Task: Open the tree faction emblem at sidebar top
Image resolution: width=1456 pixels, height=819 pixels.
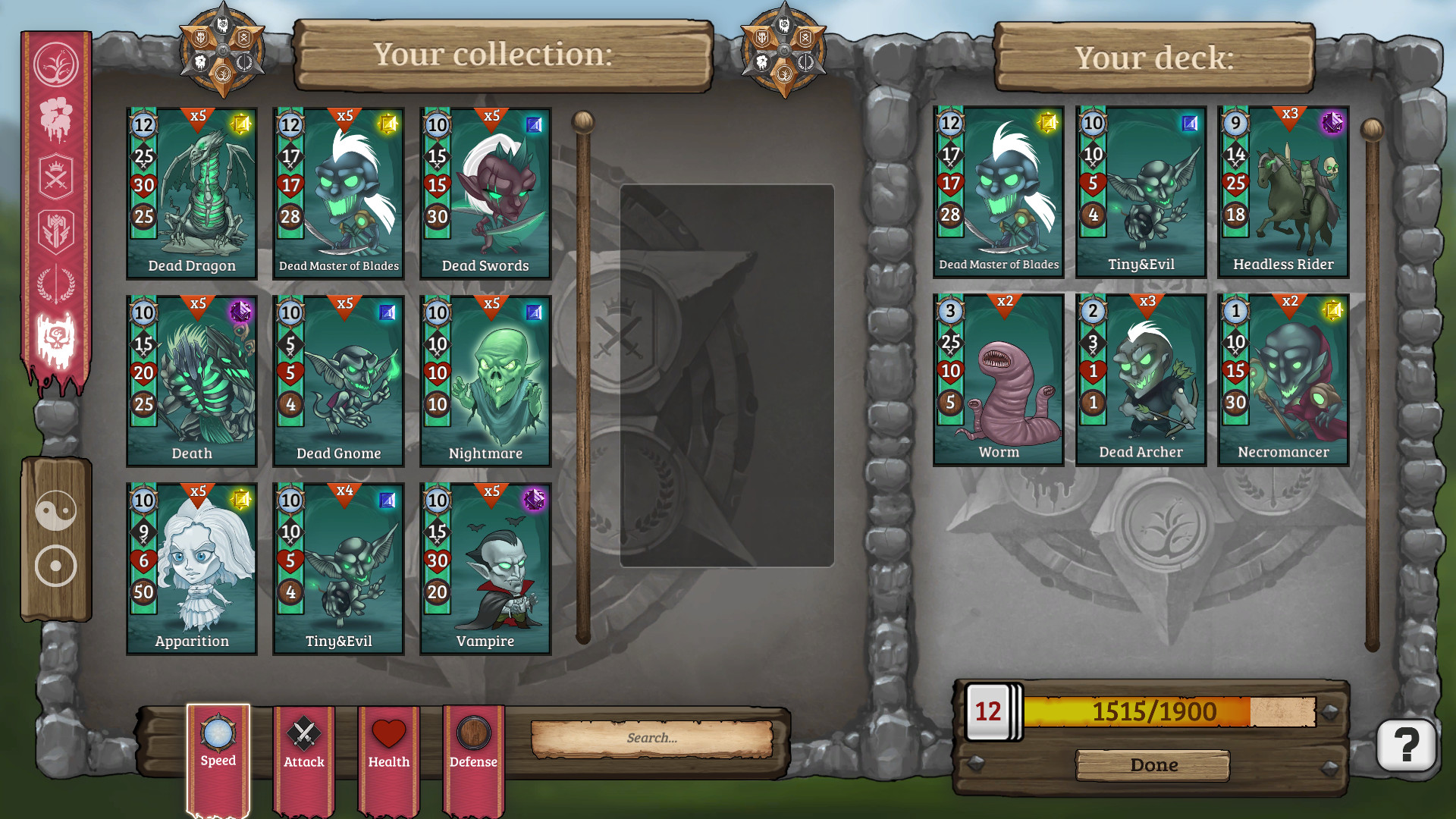Action: (57, 64)
